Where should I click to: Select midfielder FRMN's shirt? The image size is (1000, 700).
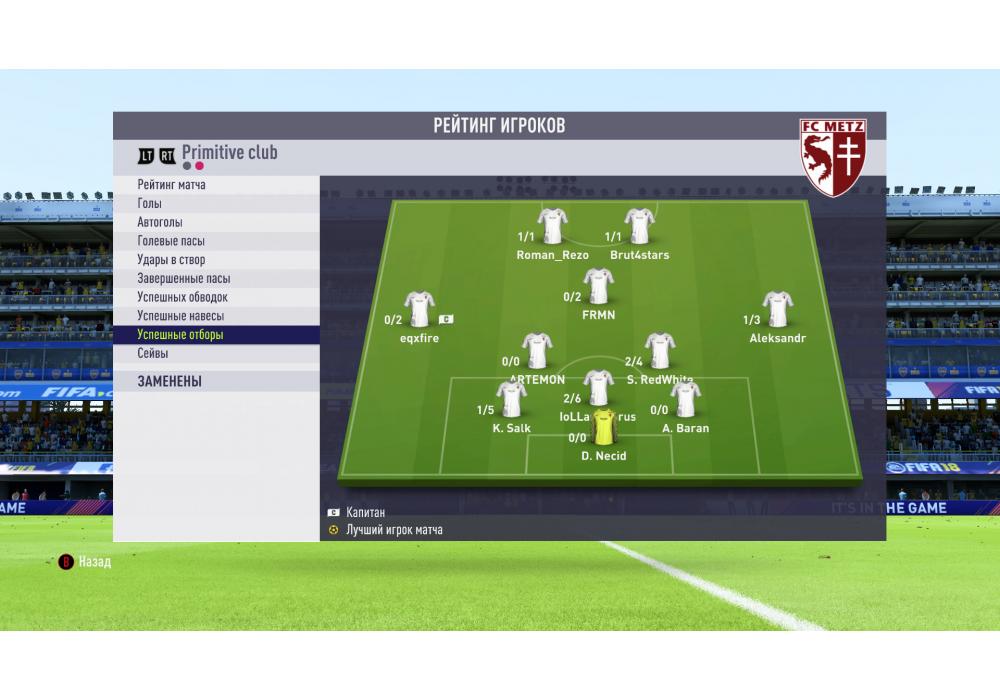click(x=598, y=286)
